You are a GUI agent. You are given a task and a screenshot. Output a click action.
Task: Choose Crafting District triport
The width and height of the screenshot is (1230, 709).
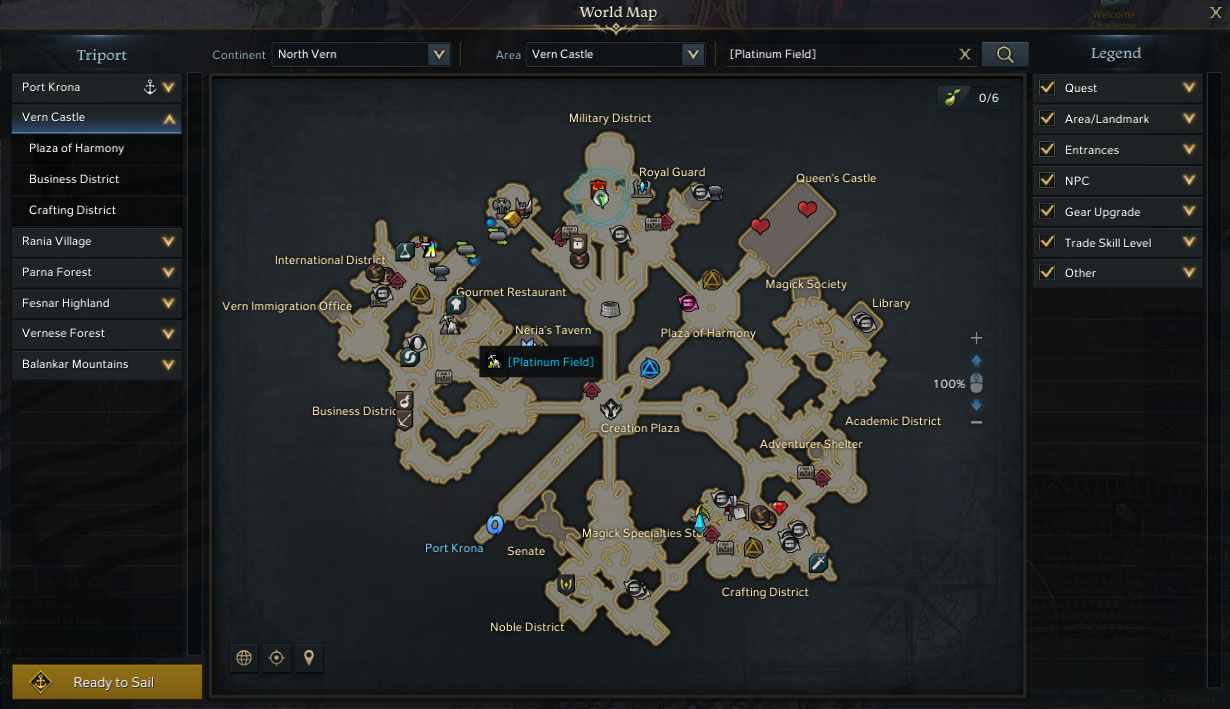click(73, 210)
